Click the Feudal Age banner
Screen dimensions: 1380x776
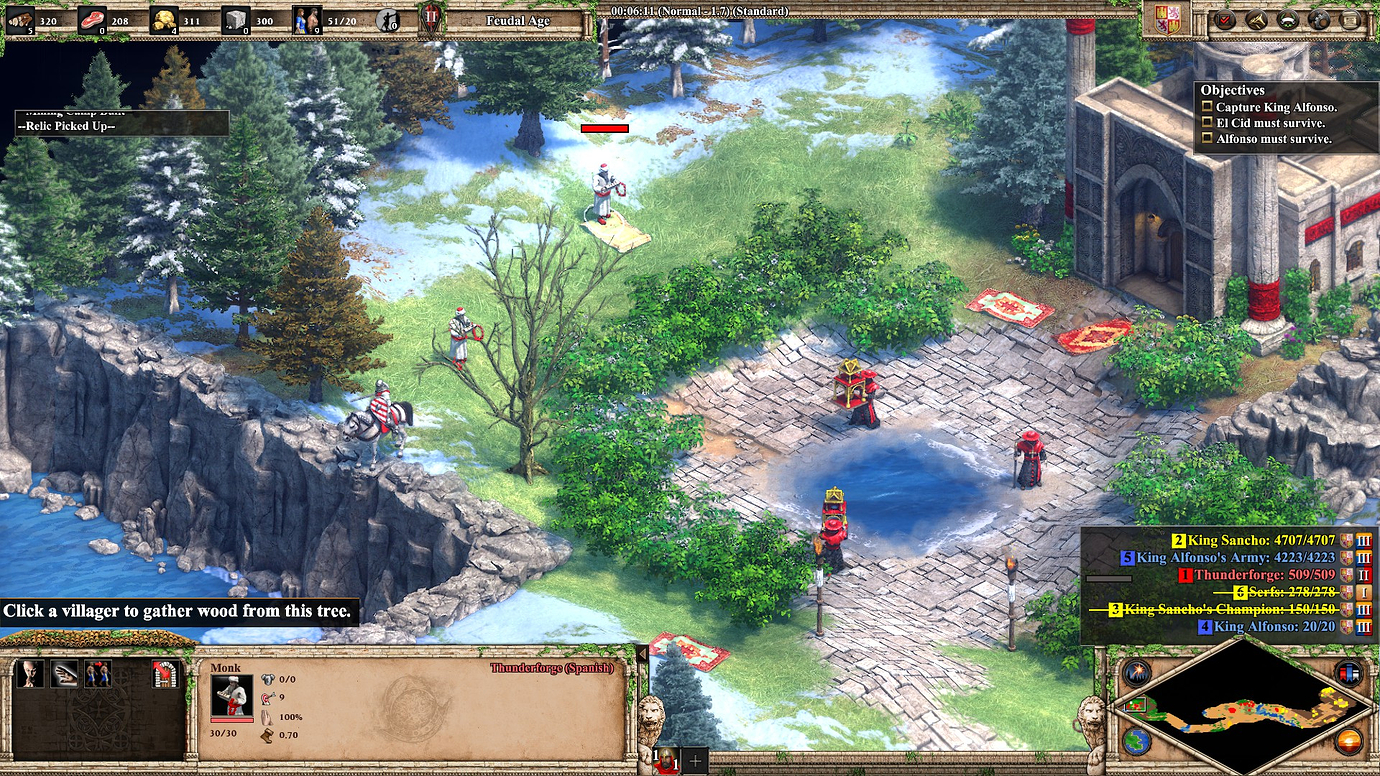(x=518, y=20)
